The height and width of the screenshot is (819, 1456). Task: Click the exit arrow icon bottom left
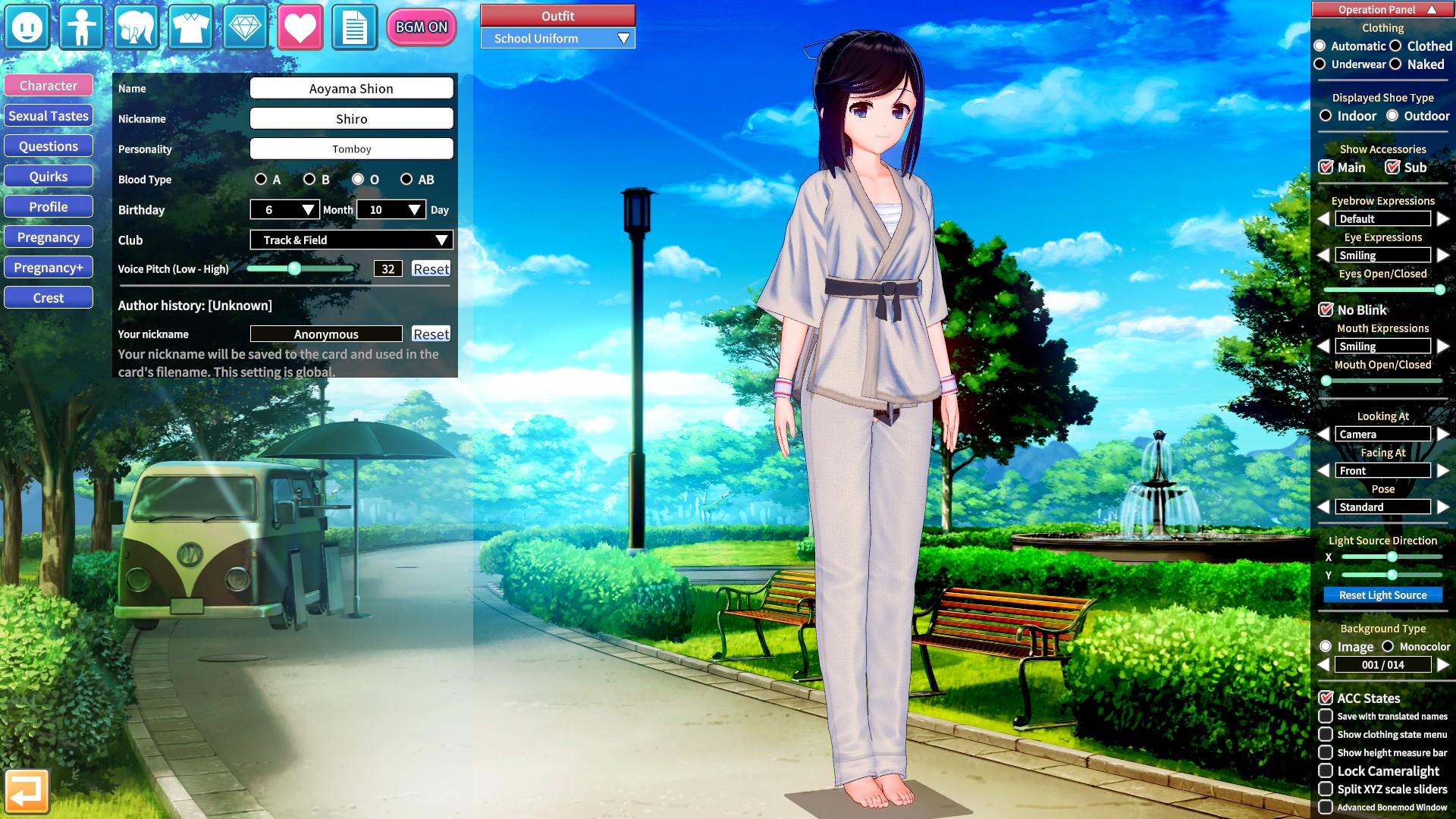pyautogui.click(x=29, y=790)
